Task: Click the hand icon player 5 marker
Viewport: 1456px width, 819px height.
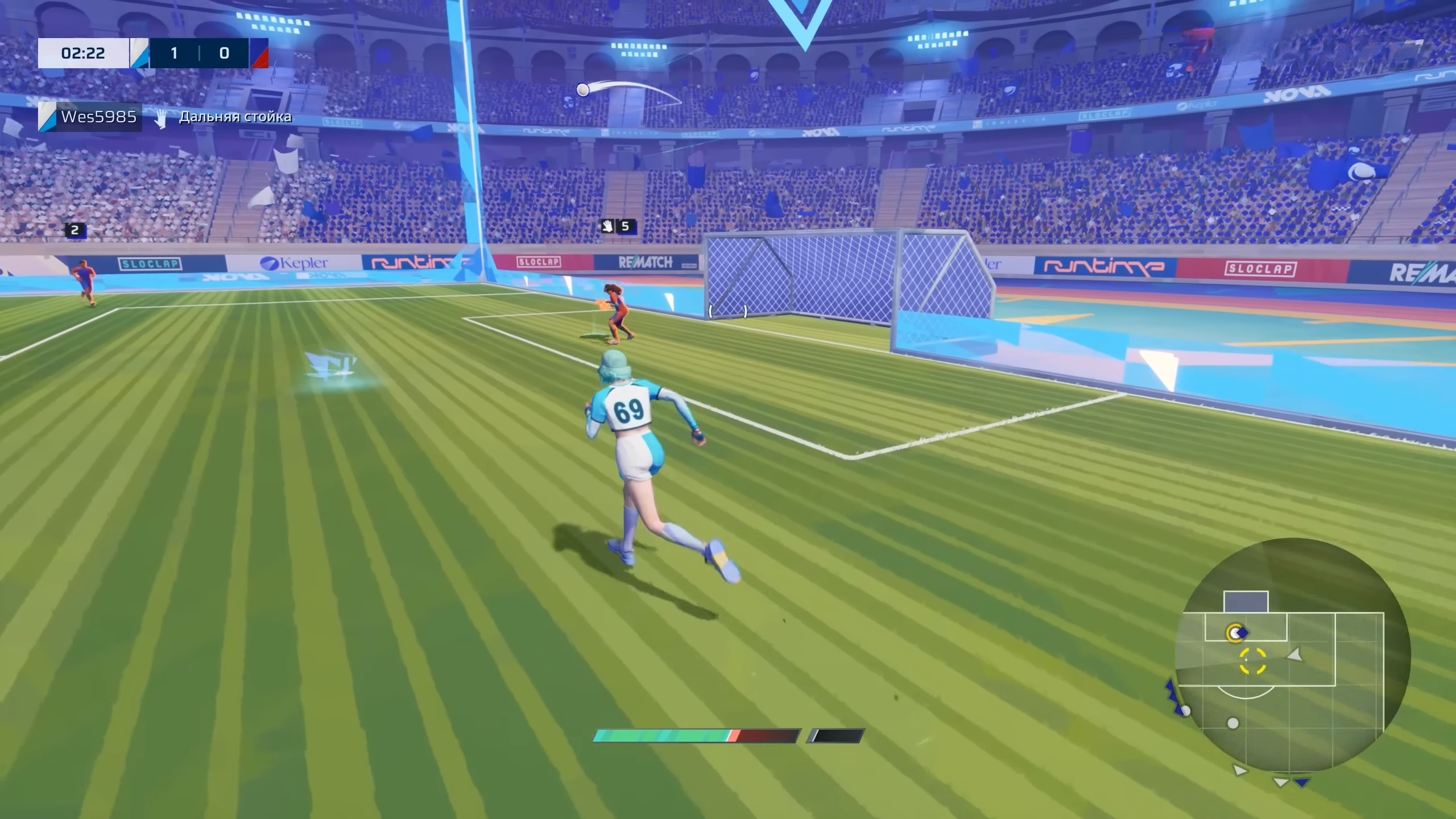Action: click(x=618, y=226)
